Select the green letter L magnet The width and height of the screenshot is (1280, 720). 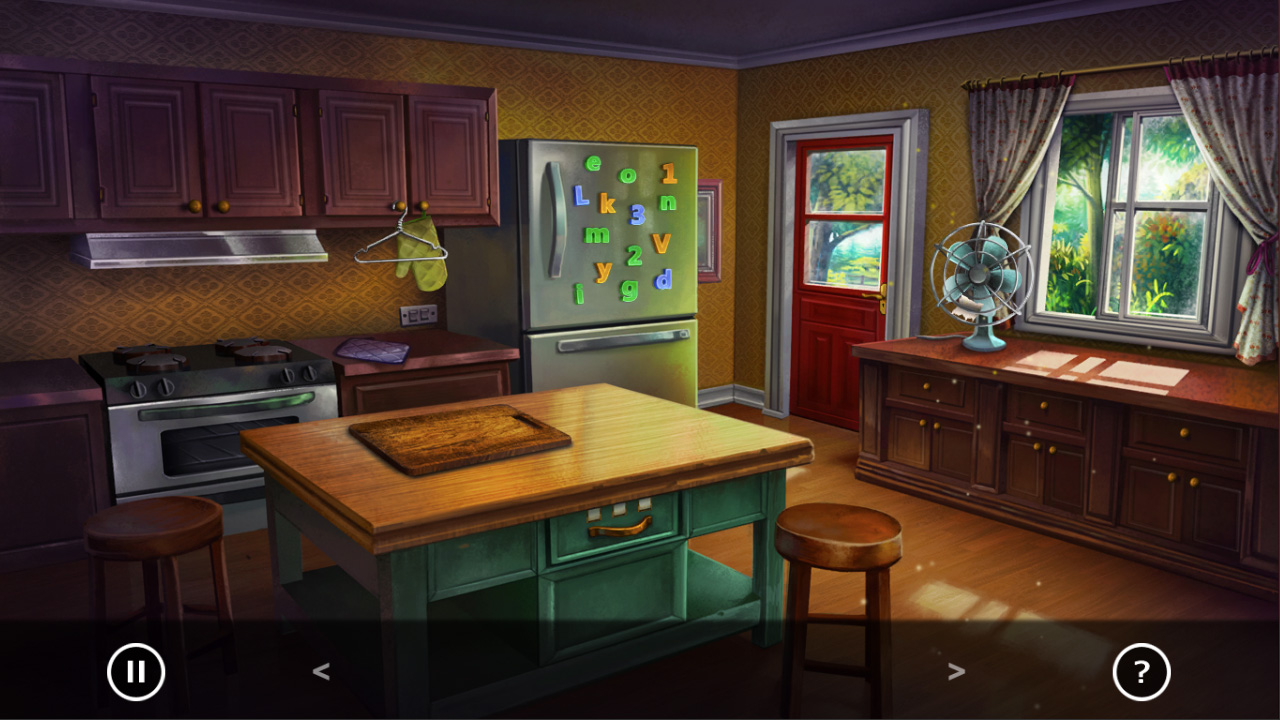(580, 197)
